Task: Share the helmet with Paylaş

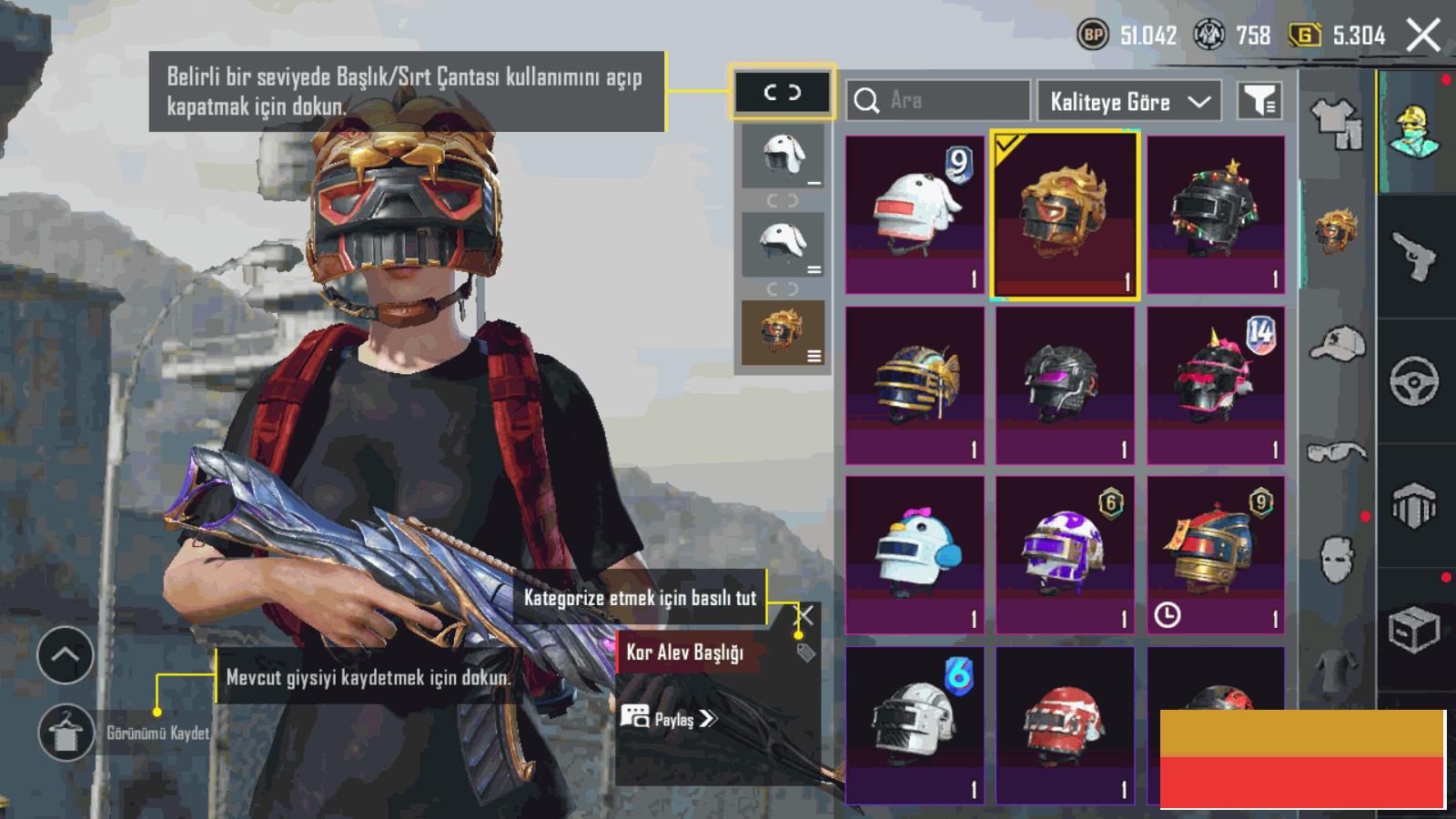Action: point(669,719)
